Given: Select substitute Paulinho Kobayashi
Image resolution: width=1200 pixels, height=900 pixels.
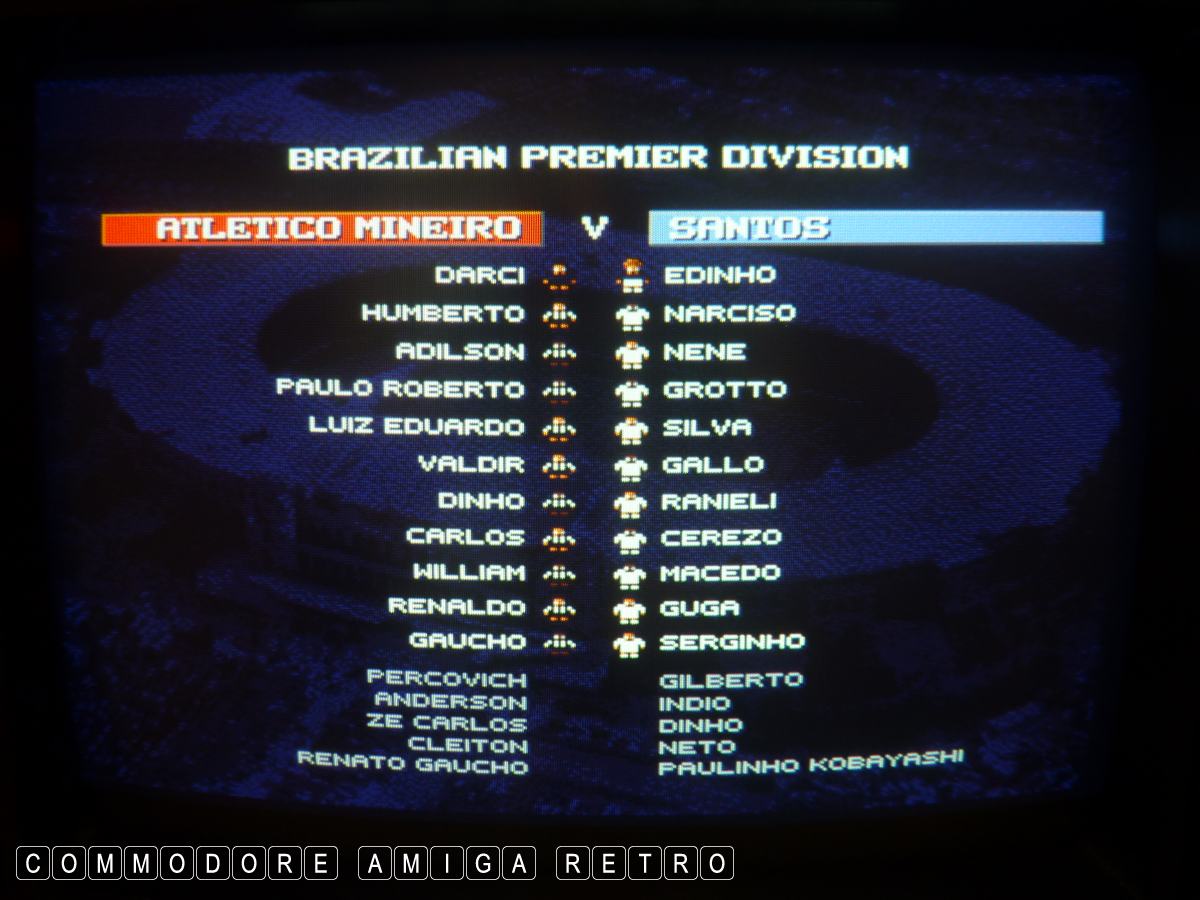Looking at the screenshot, I should coord(810,764).
